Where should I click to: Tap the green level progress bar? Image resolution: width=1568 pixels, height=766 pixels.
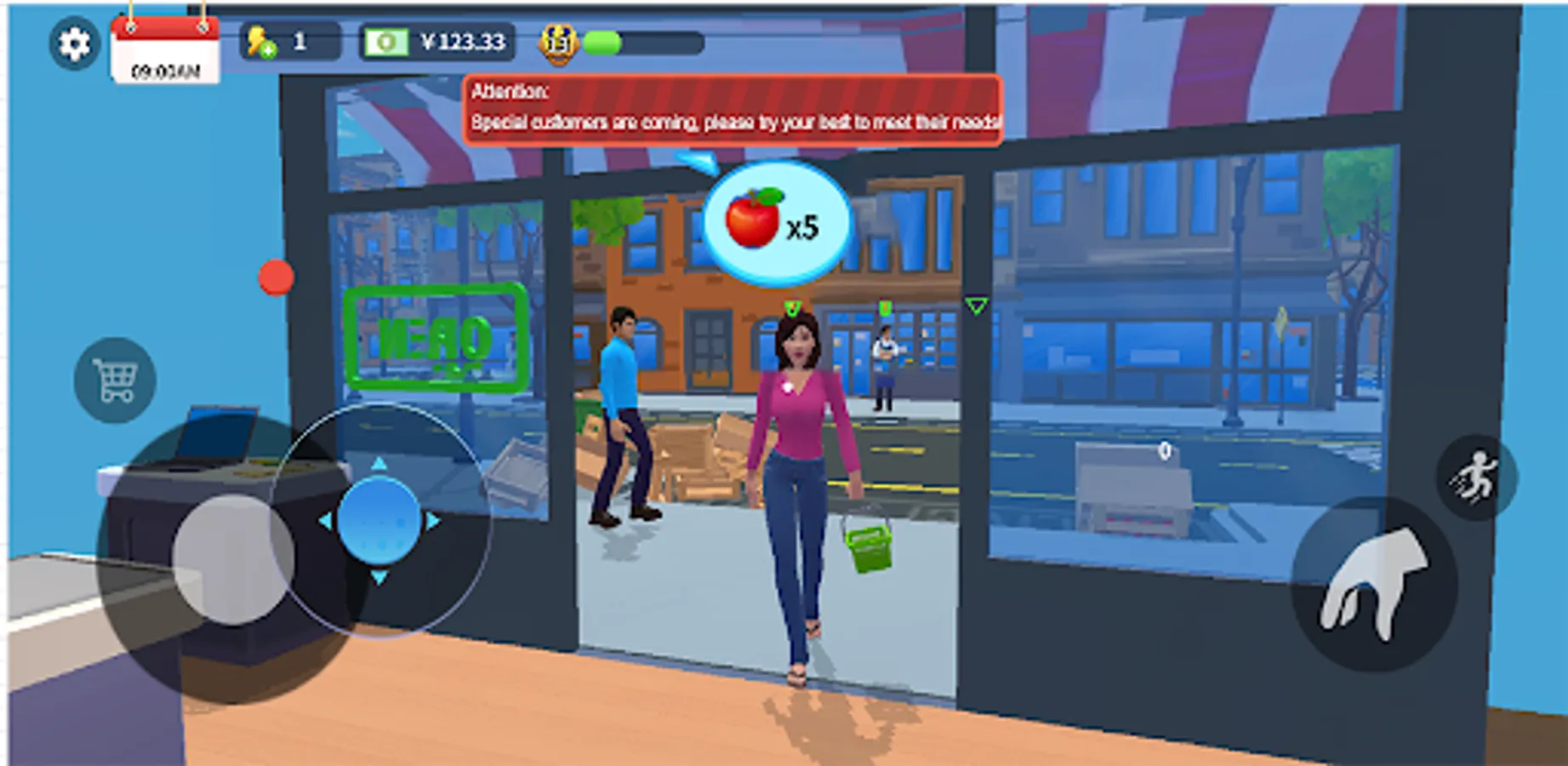tap(602, 40)
